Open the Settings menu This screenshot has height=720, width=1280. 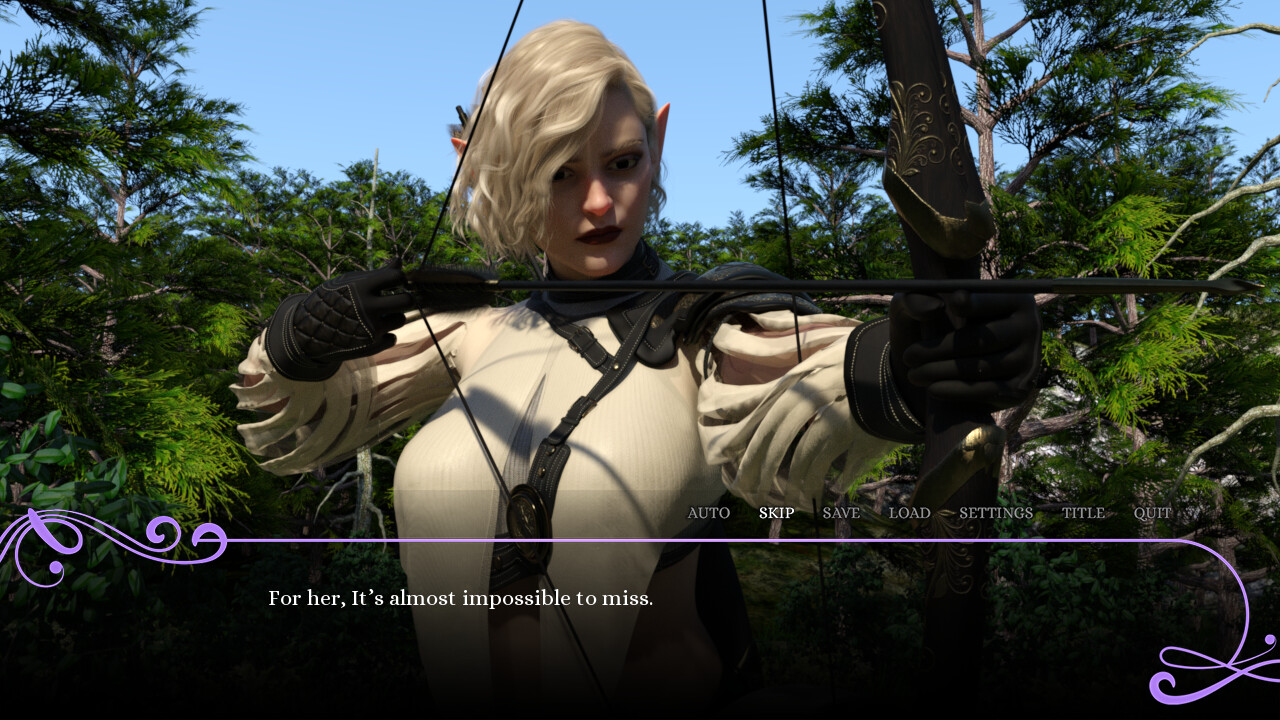point(995,513)
